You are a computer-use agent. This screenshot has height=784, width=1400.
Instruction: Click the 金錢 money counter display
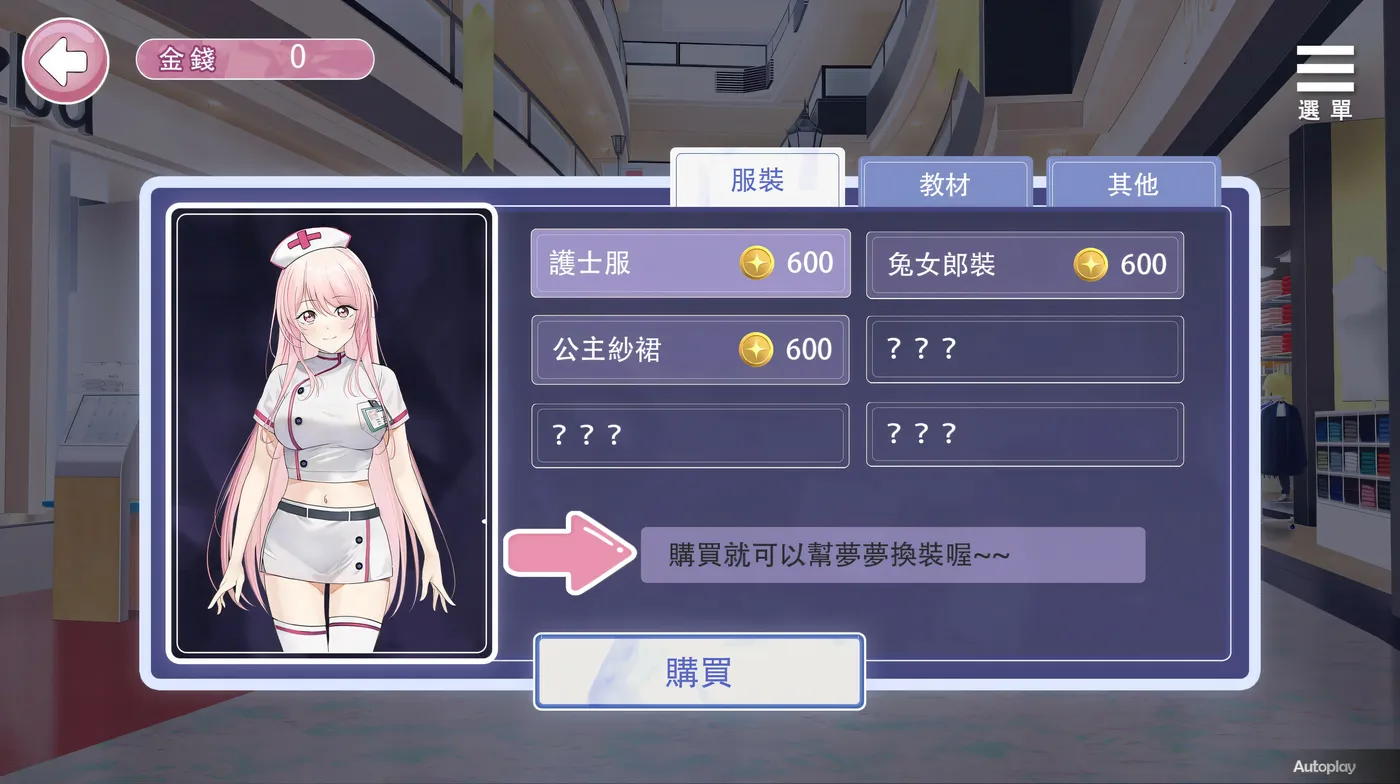tap(255, 59)
